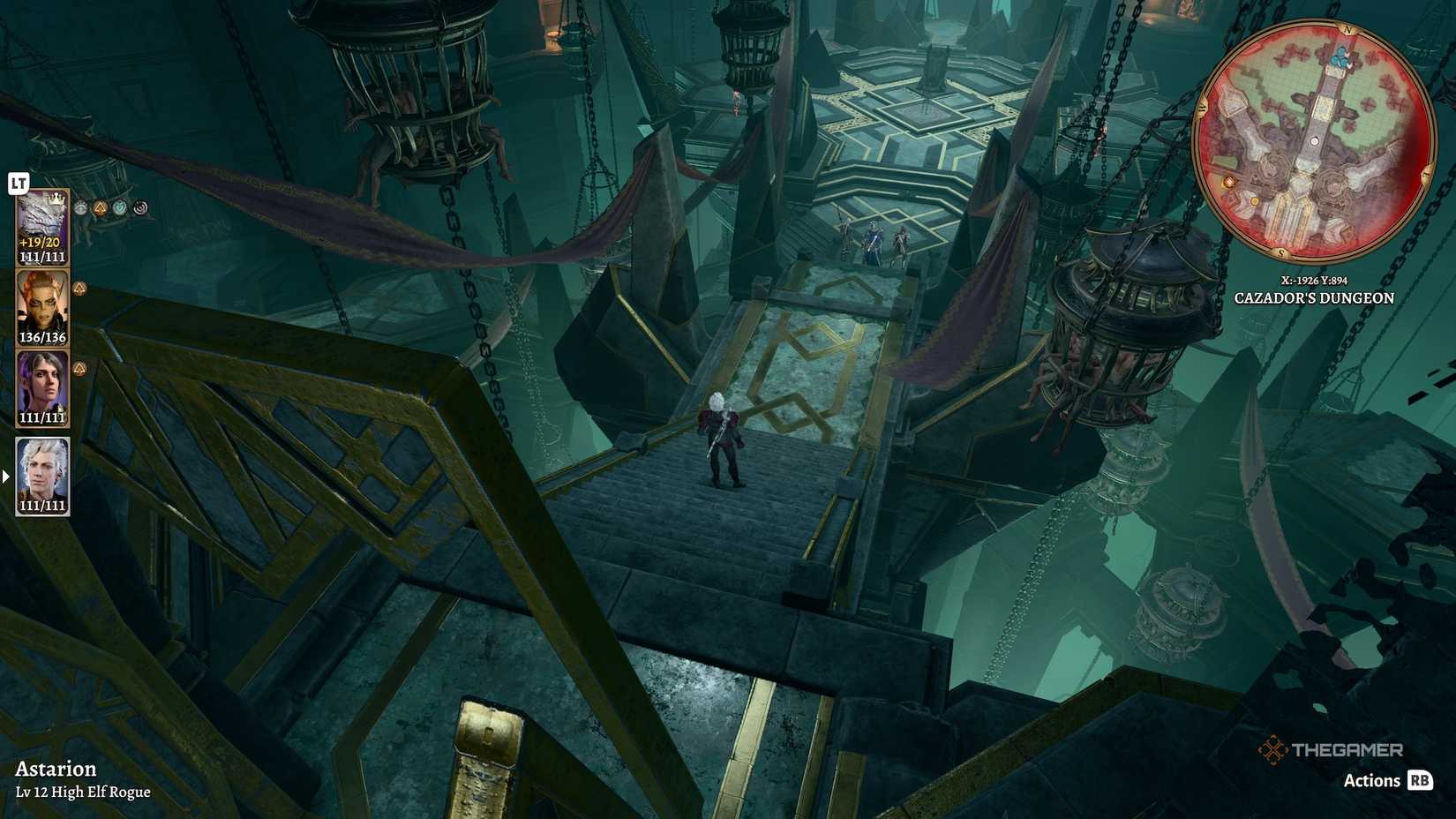Viewport: 1456px width, 819px height.
Task: Select the blue player marker on the minimap
Action: tap(1341, 57)
